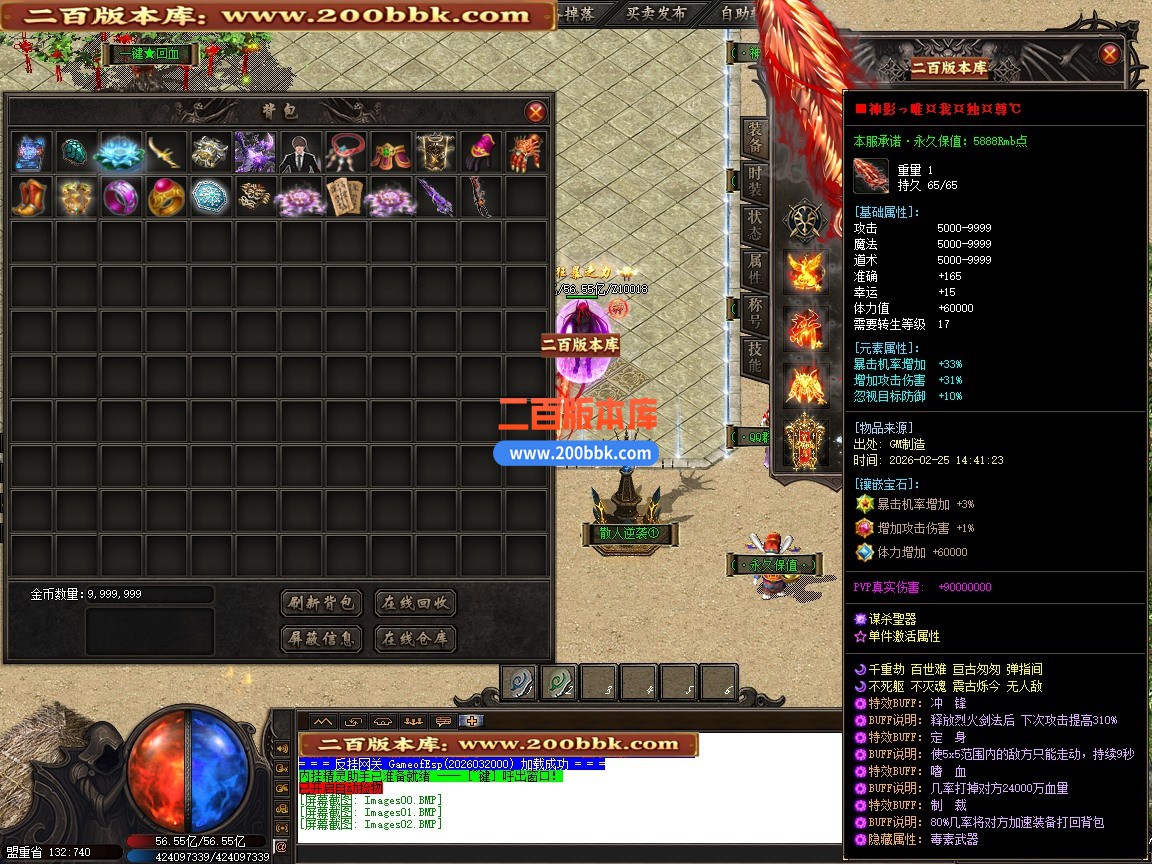The width and height of the screenshot is (1152, 864).
Task: Switch to the 时装 costume tab
Action: pos(754,185)
